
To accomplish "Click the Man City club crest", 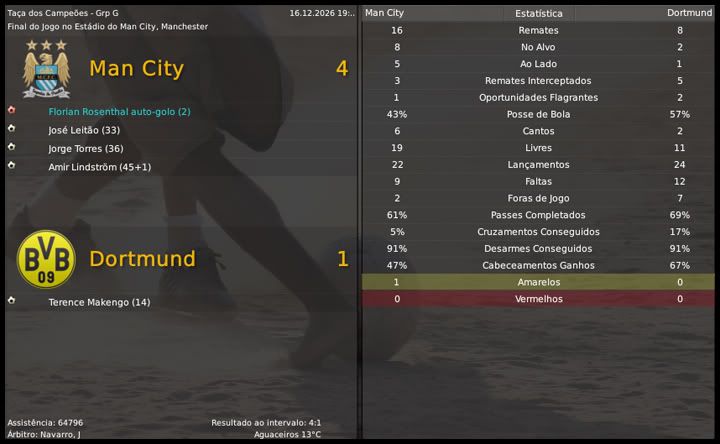I will [x=46, y=67].
